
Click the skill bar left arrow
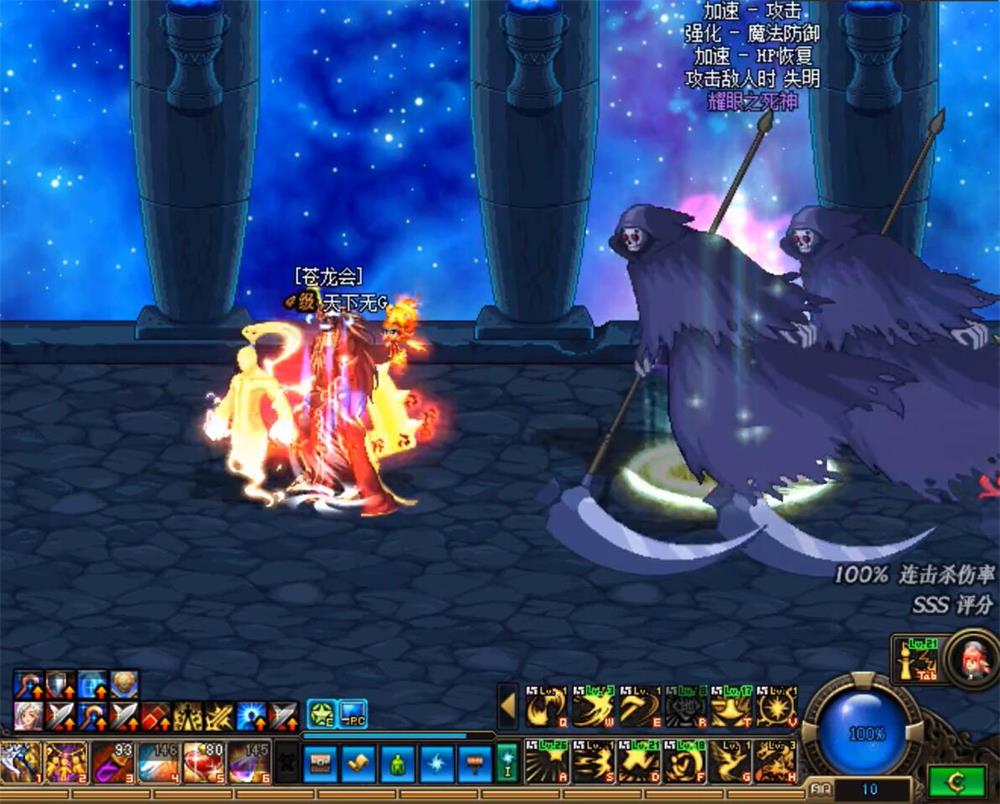(508, 706)
